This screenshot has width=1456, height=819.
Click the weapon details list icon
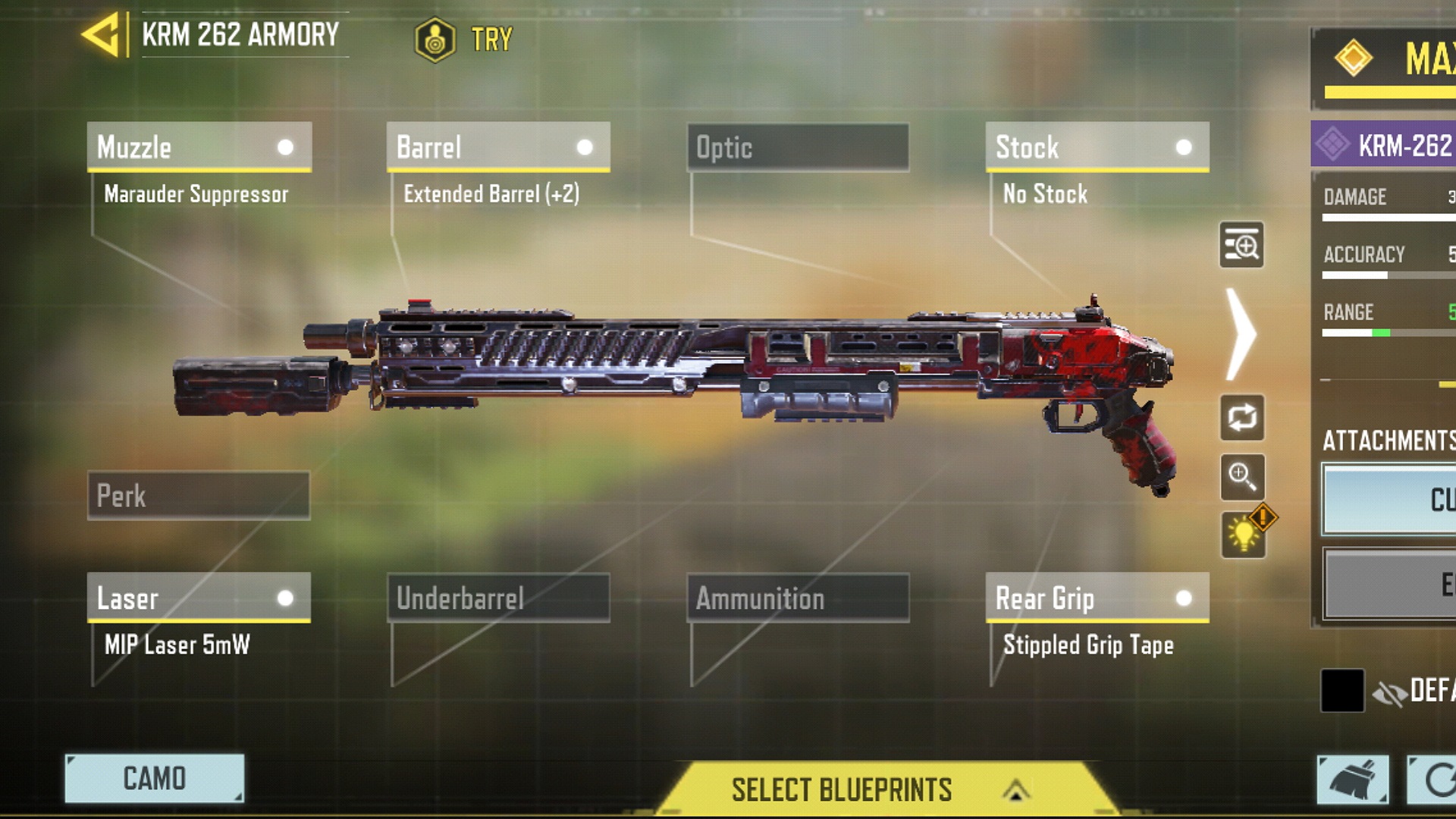(x=1241, y=245)
